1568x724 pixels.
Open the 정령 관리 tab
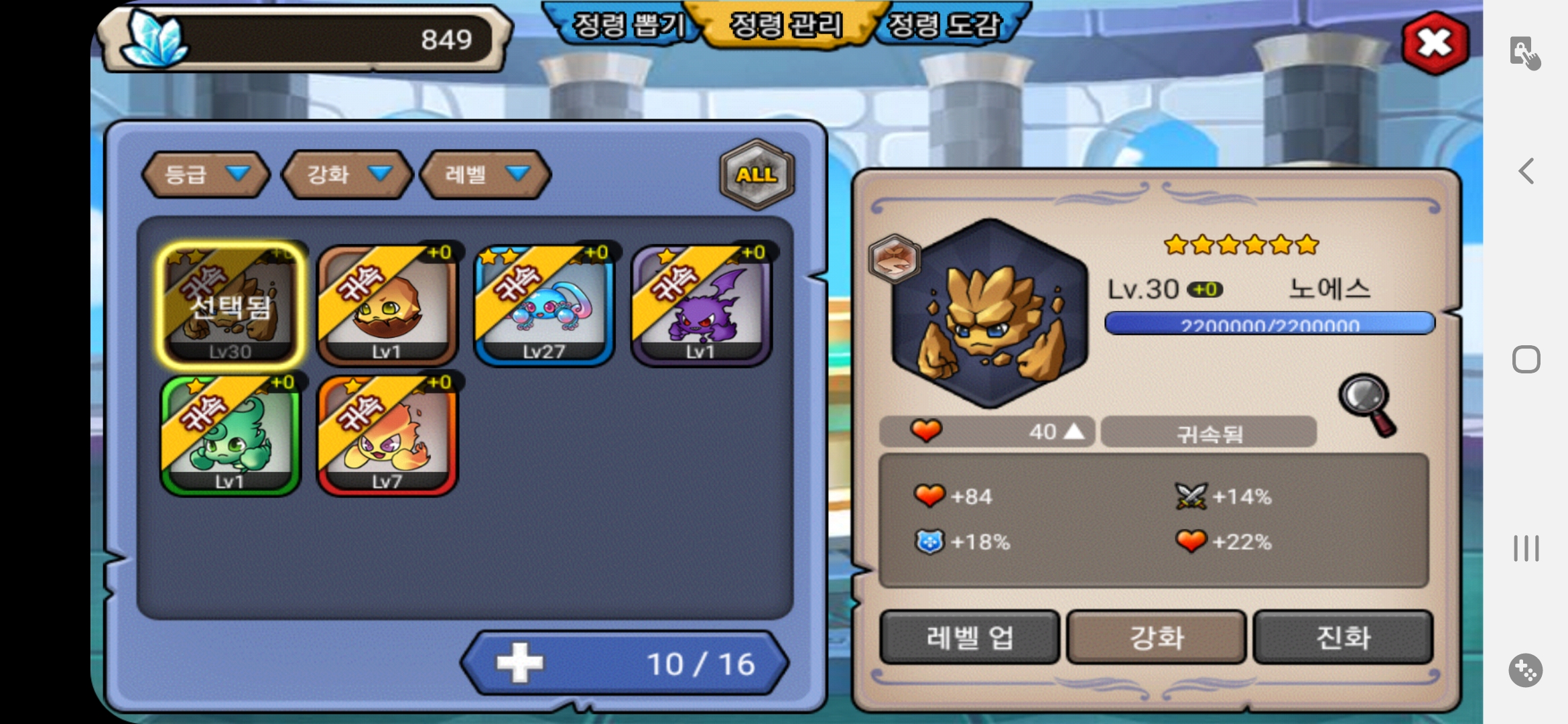pyautogui.click(x=785, y=25)
